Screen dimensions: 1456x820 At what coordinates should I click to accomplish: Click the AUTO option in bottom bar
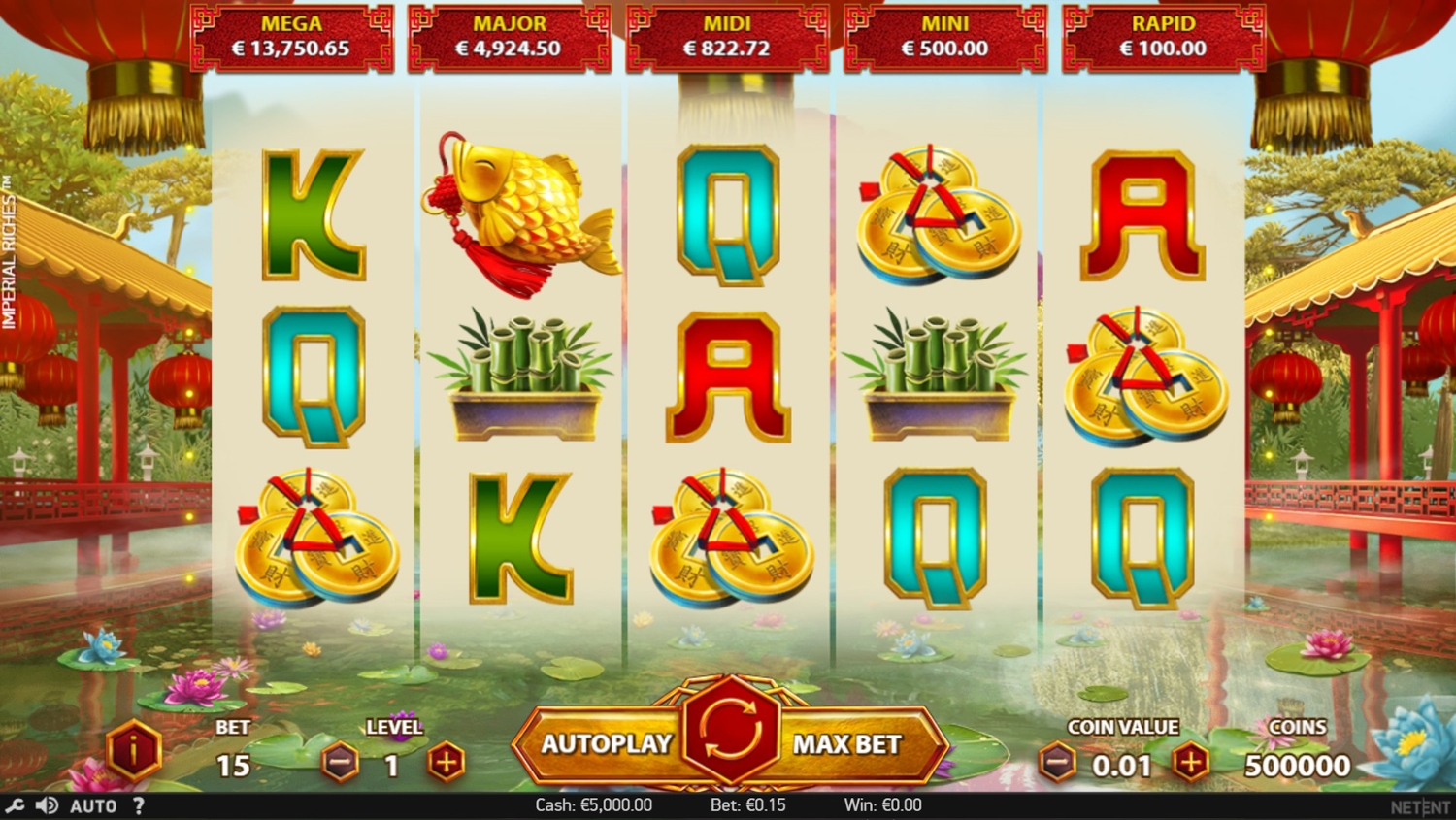coord(93,805)
